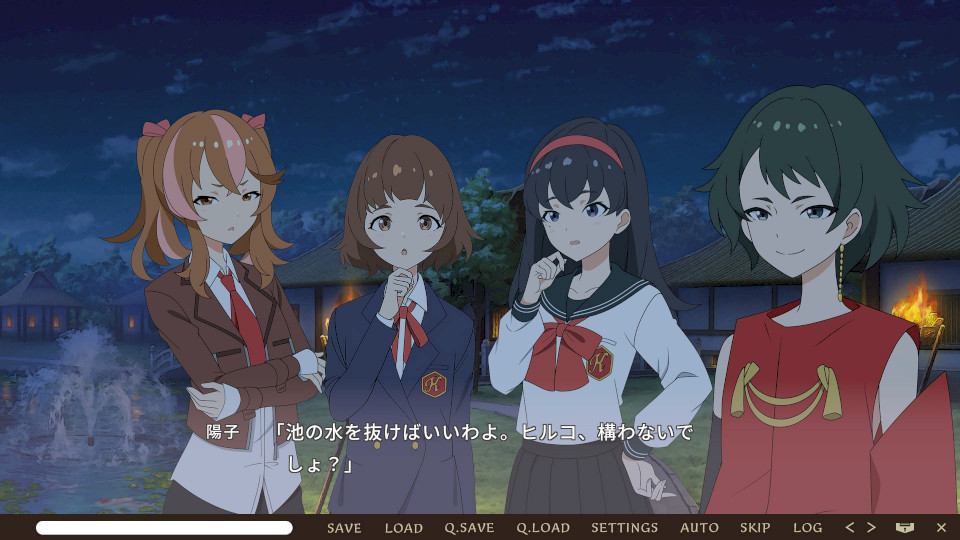Image resolution: width=960 pixels, height=540 pixels.
Task: Toggle AUTO text advance
Action: tap(699, 527)
